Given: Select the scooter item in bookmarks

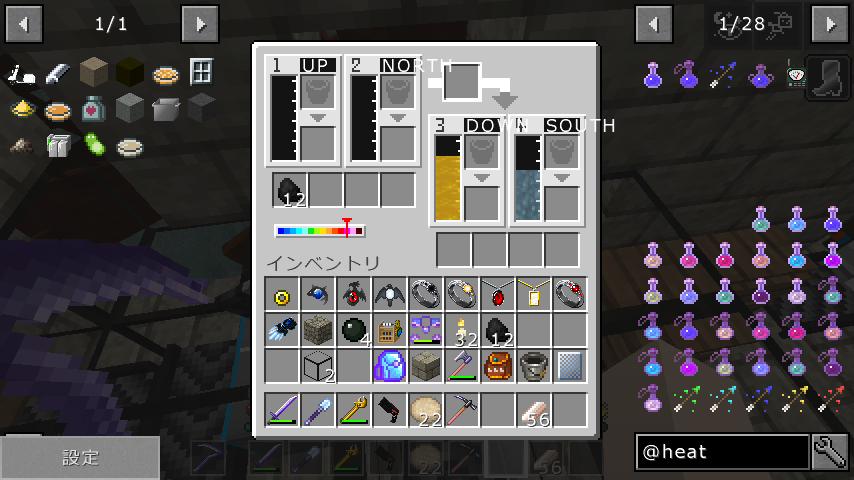Looking at the screenshot, I should pyautogui.click(x=23, y=73).
